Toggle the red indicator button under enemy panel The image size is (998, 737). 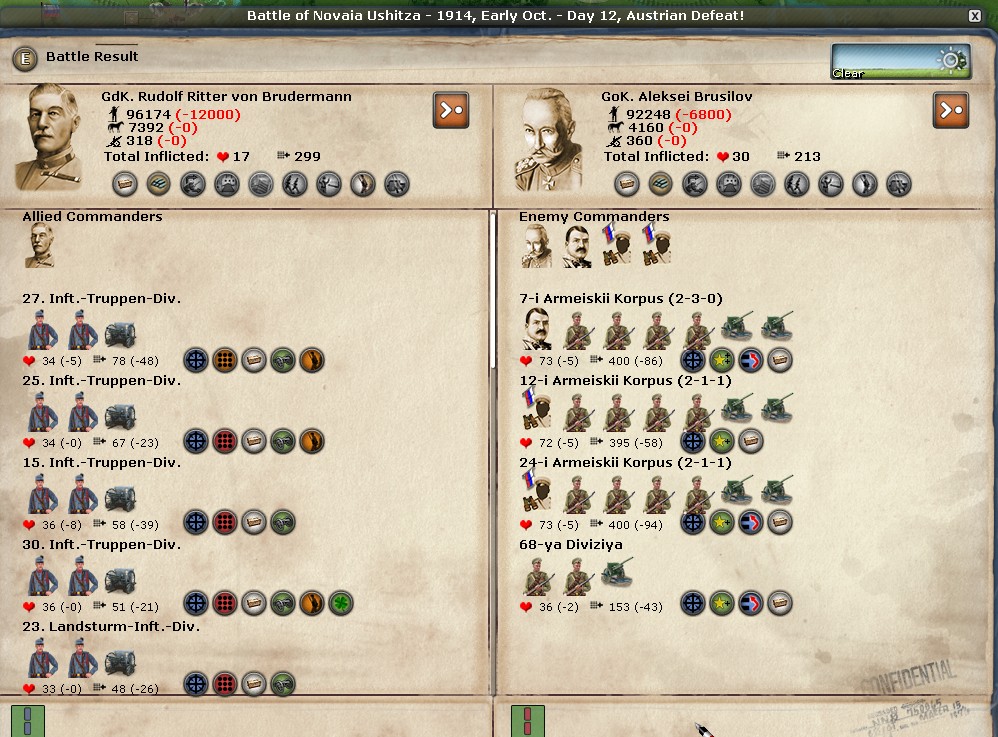[528, 720]
